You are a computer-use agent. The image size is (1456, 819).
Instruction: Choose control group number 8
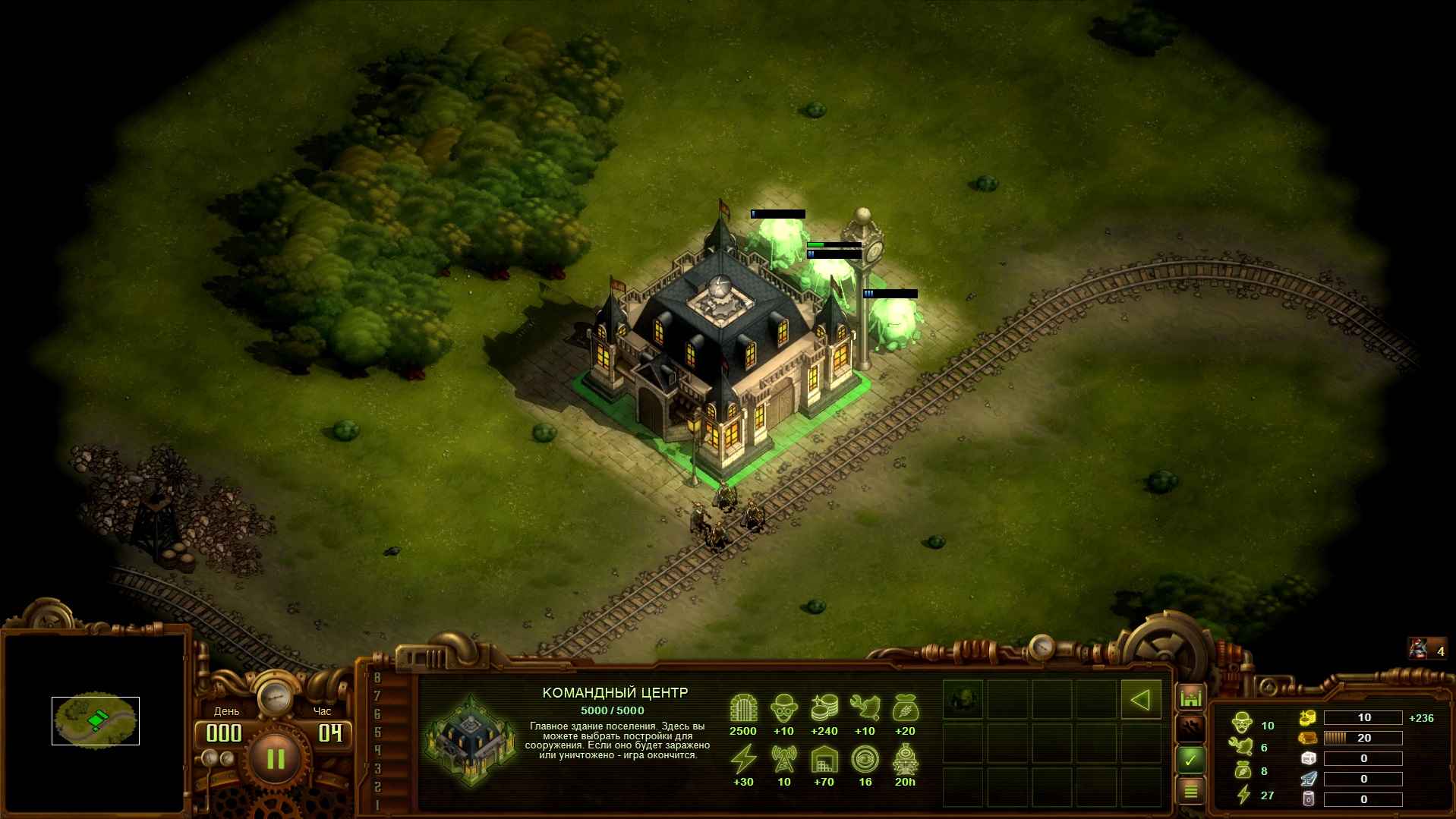377,677
